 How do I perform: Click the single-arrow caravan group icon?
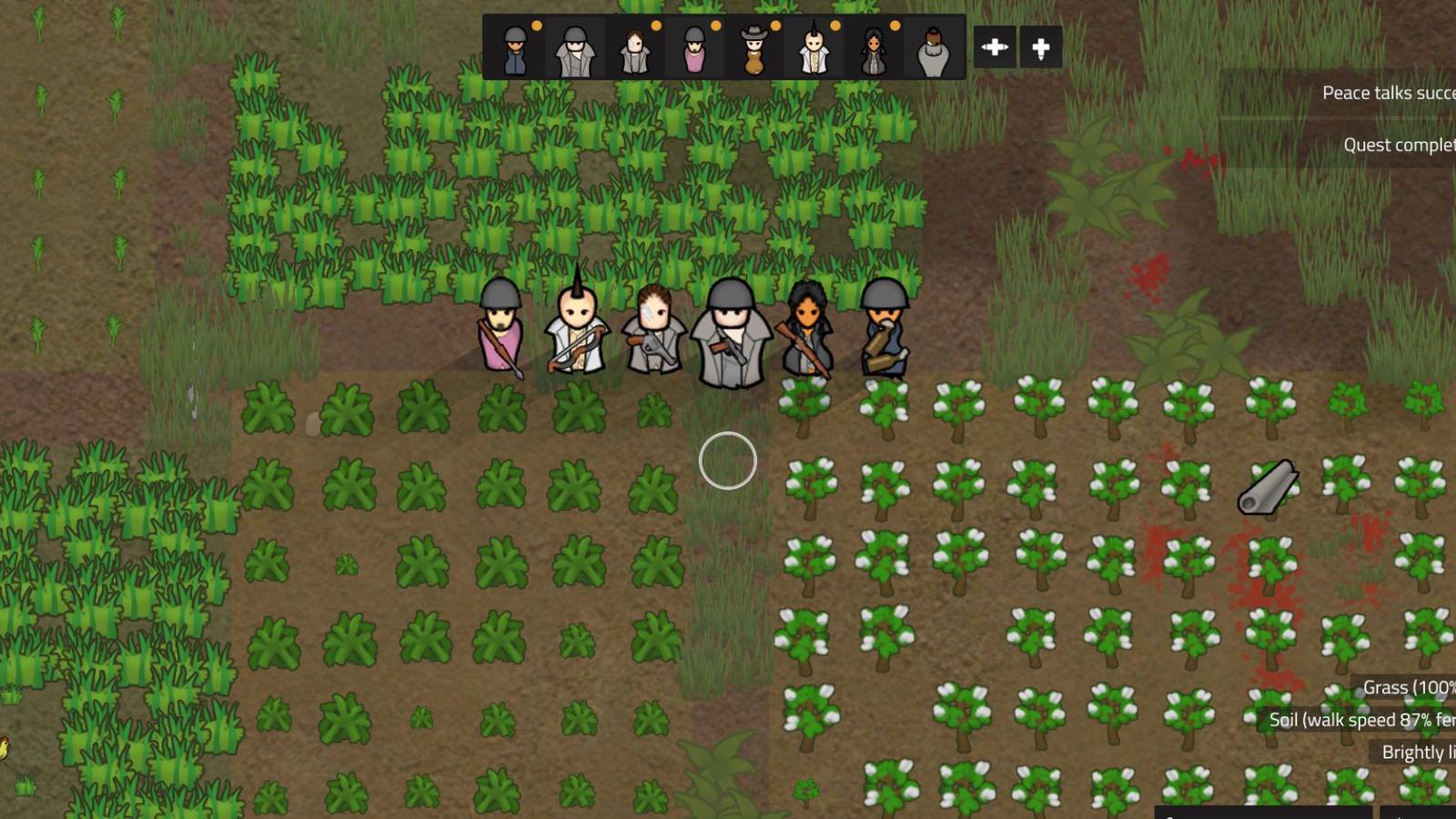(1040, 45)
